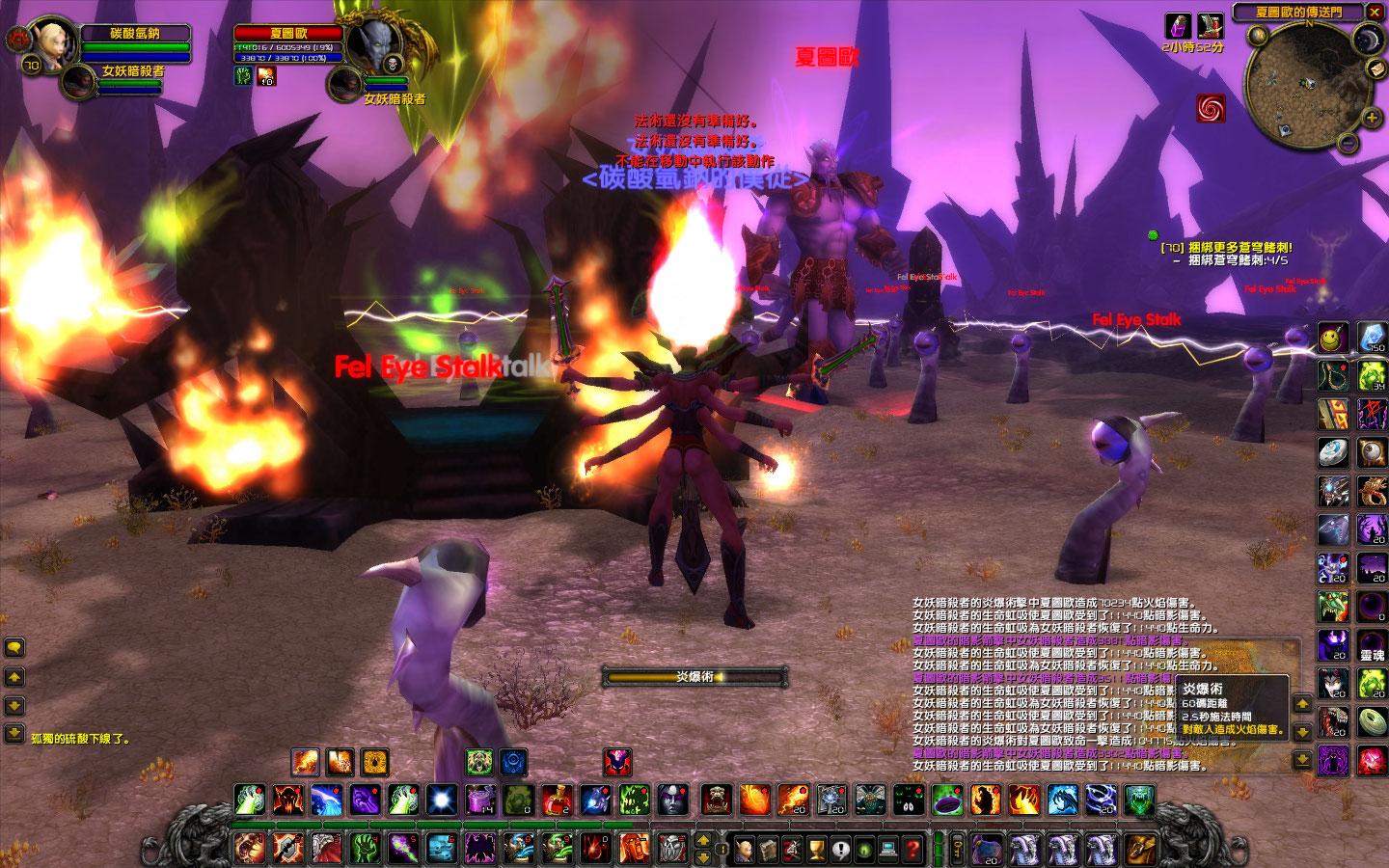Open the computer icon main menu button
The height and width of the screenshot is (868, 1389).
pyautogui.click(x=887, y=850)
